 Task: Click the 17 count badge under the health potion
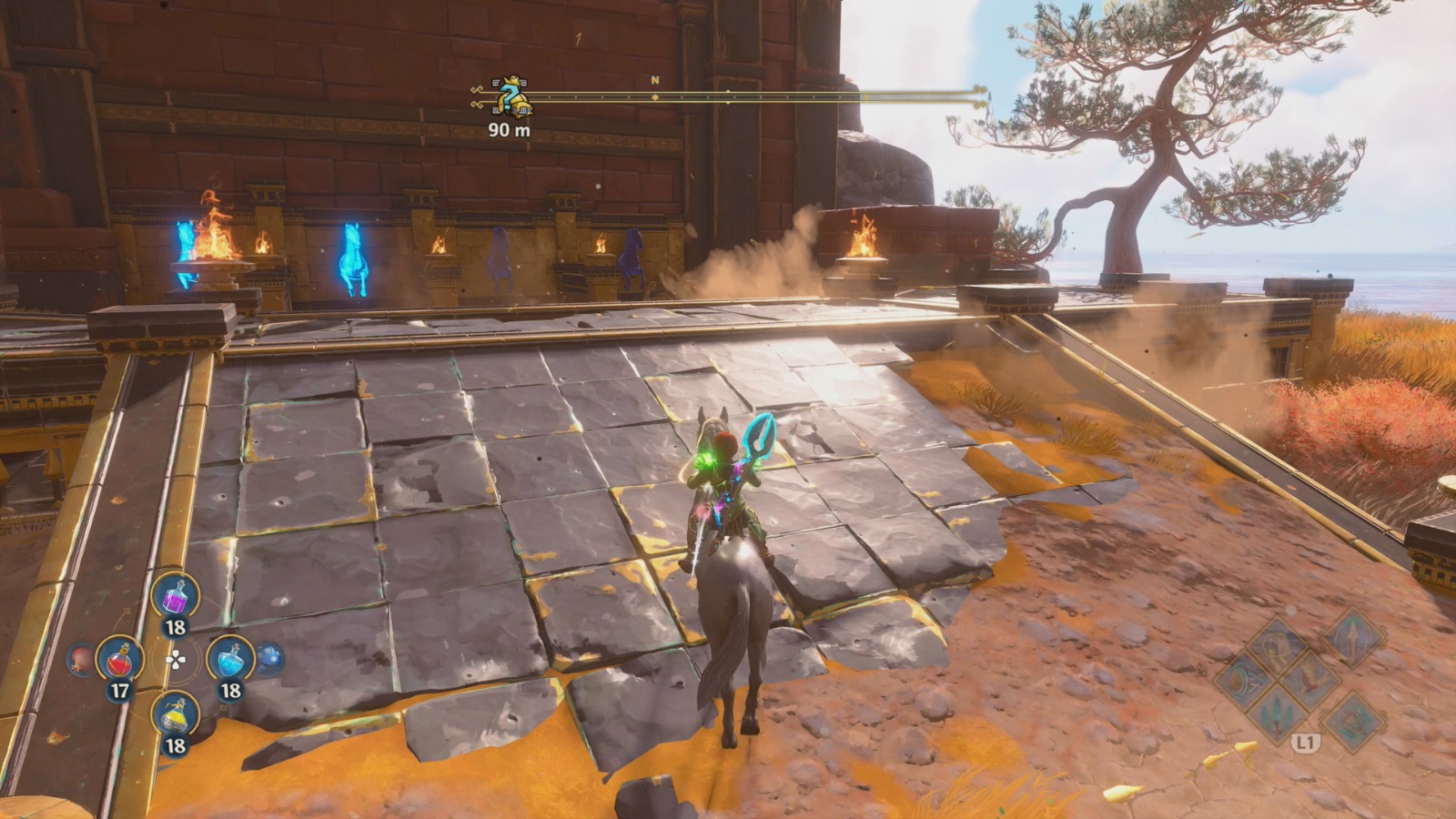point(119,689)
